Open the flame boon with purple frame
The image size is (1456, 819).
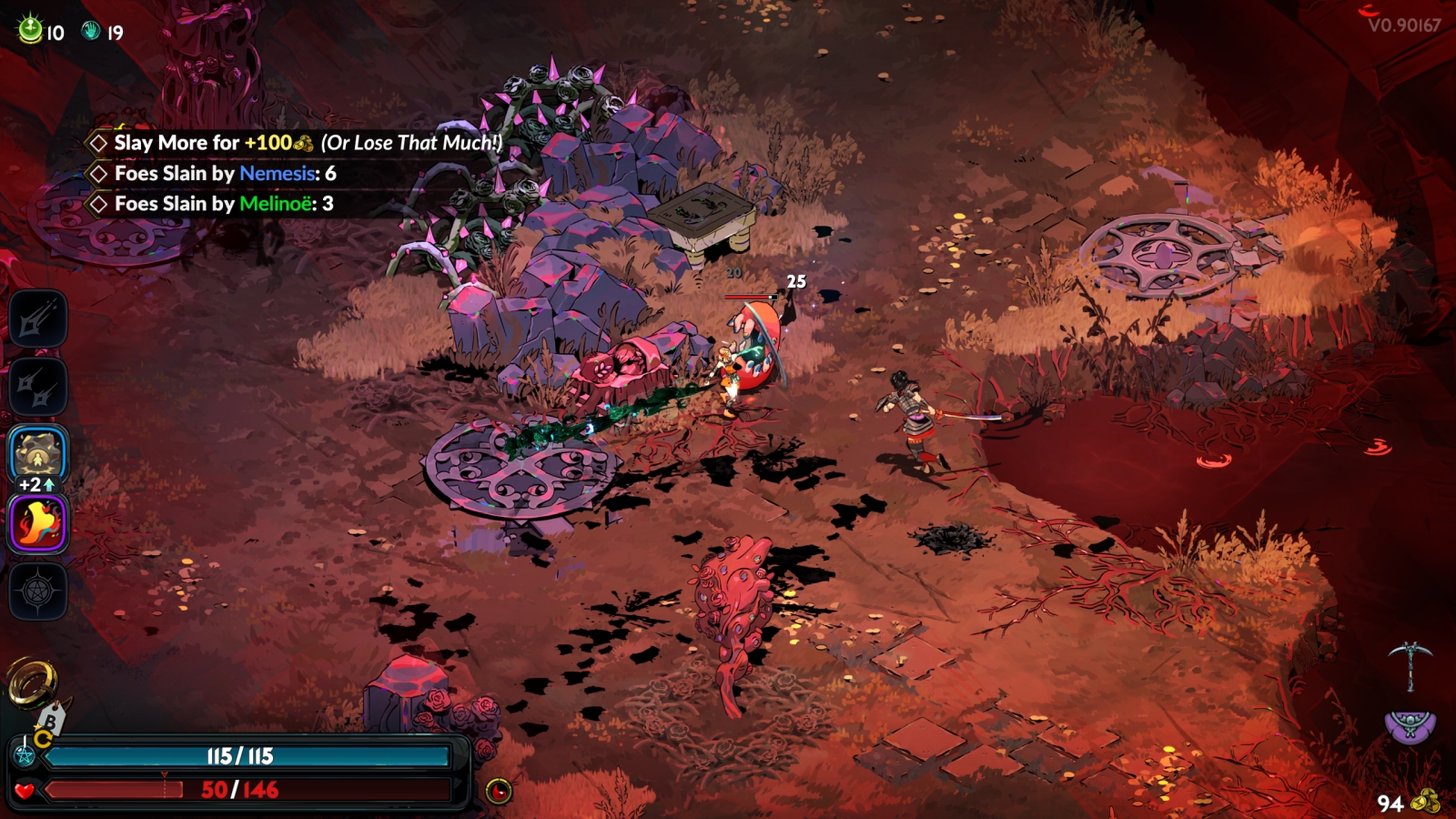[x=38, y=524]
